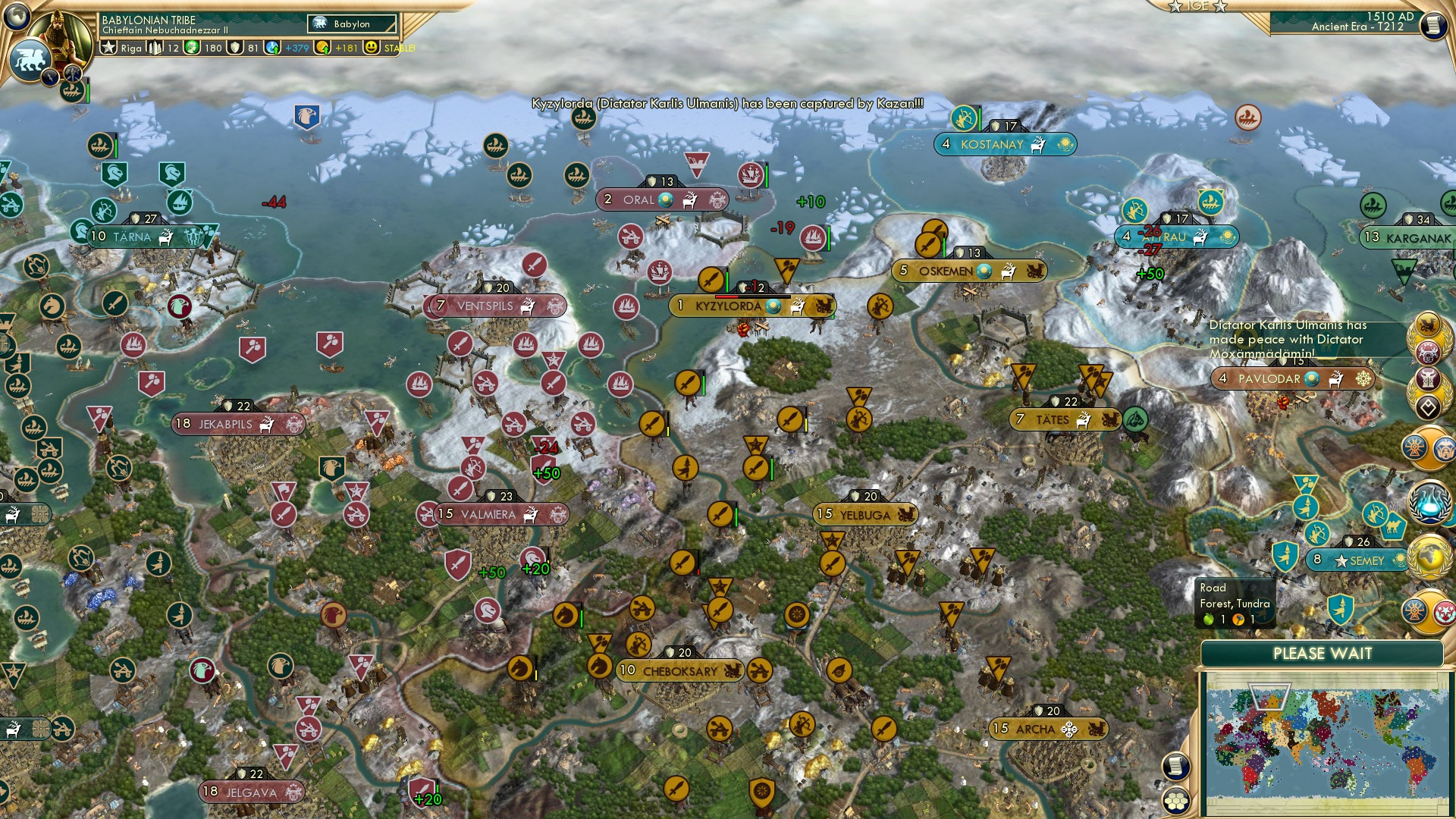
Task: Click the scroll icon left of the minimap
Action: point(1175,767)
